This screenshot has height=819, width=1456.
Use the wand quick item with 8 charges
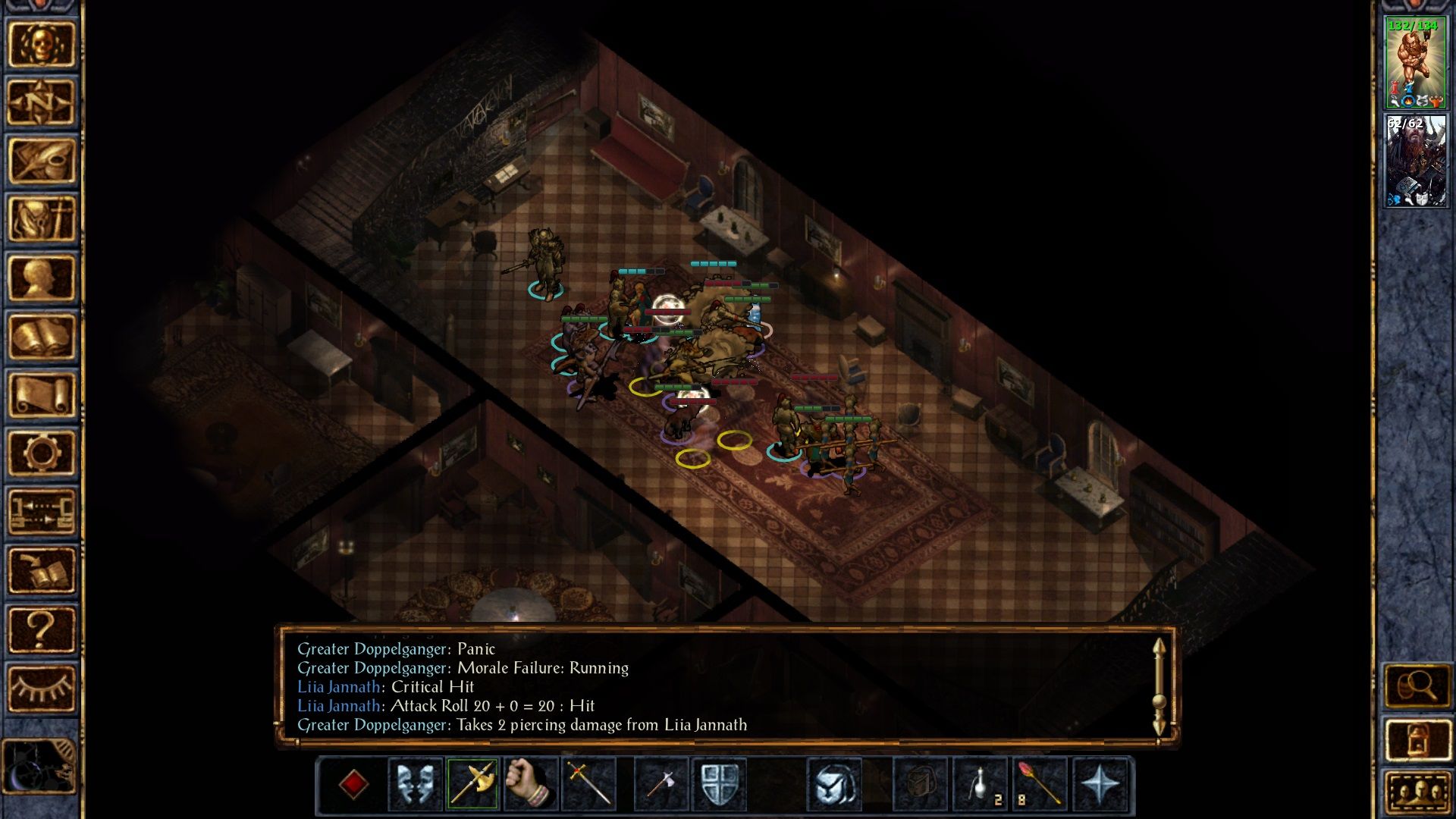1039,784
